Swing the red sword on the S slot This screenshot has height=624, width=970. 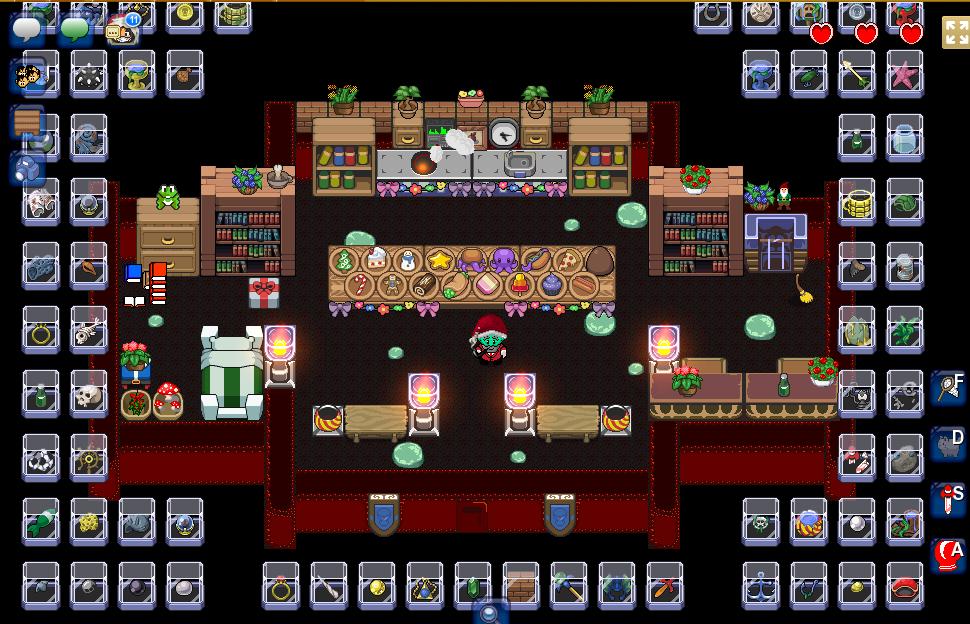pyautogui.click(x=947, y=498)
